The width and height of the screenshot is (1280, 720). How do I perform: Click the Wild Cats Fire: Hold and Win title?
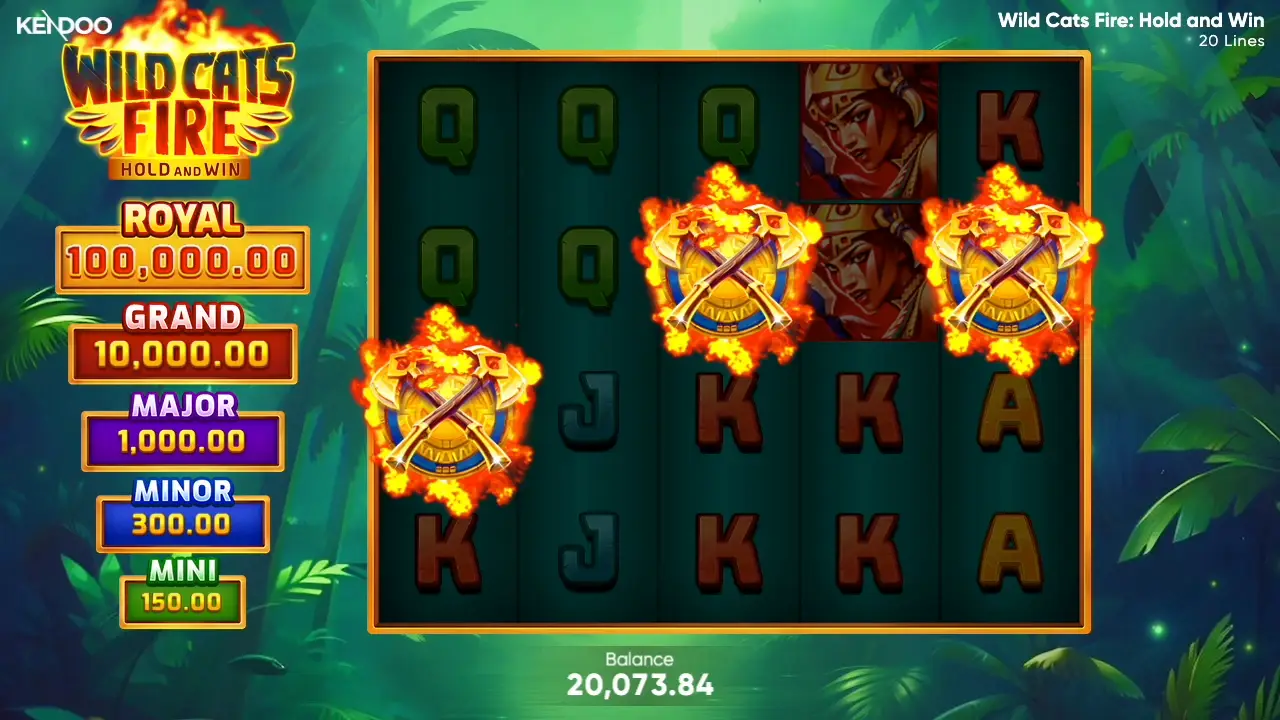[x=1130, y=20]
